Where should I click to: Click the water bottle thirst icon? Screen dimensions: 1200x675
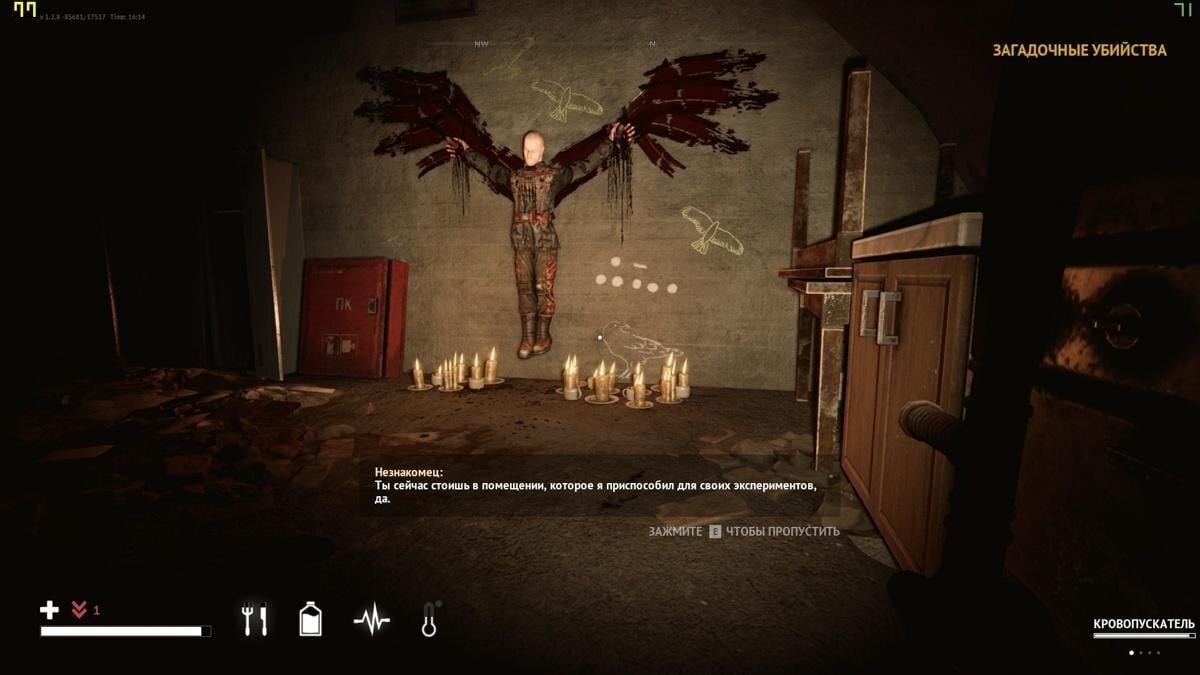click(311, 620)
